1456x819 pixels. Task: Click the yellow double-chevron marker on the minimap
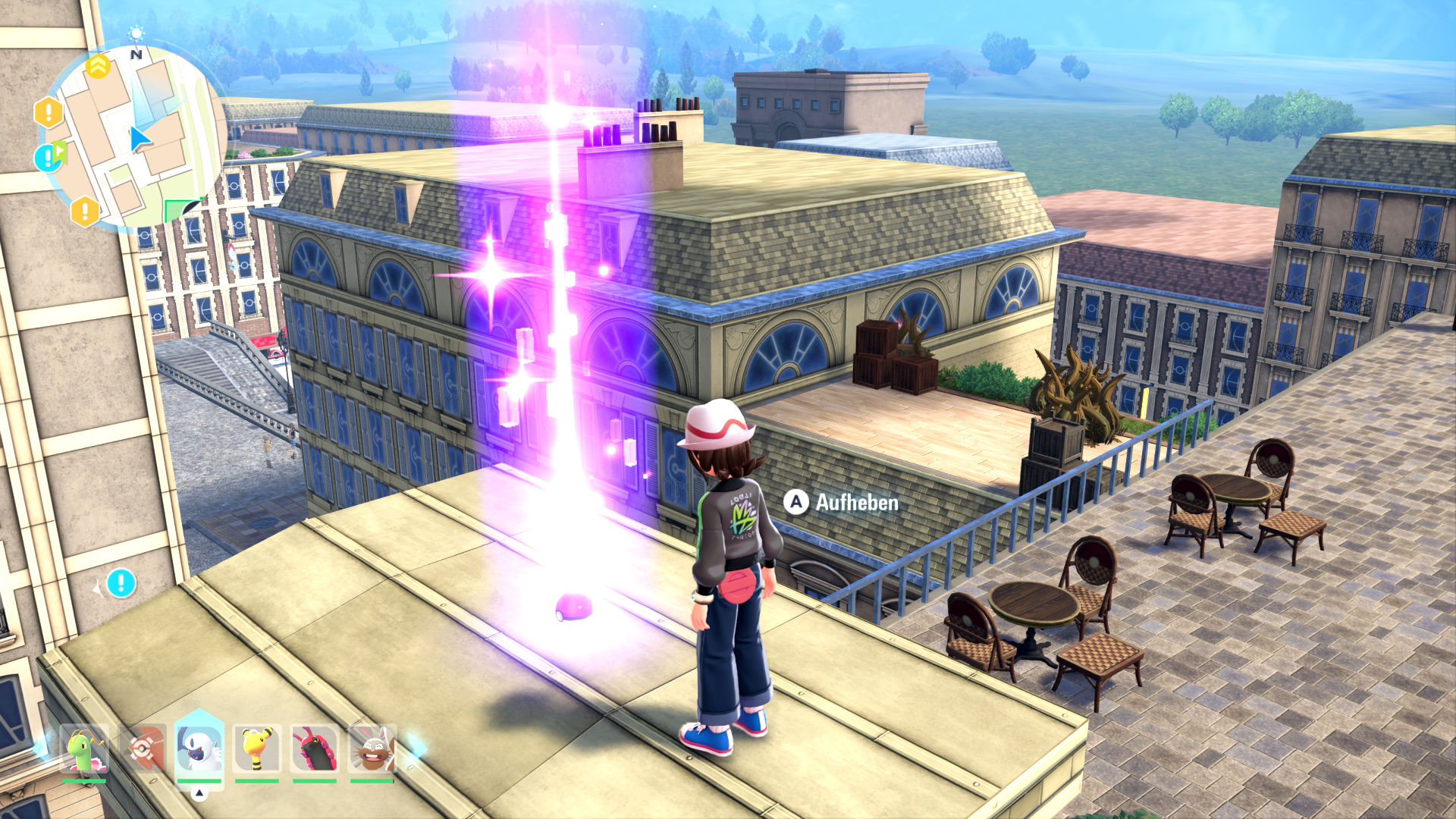pyautogui.click(x=98, y=67)
